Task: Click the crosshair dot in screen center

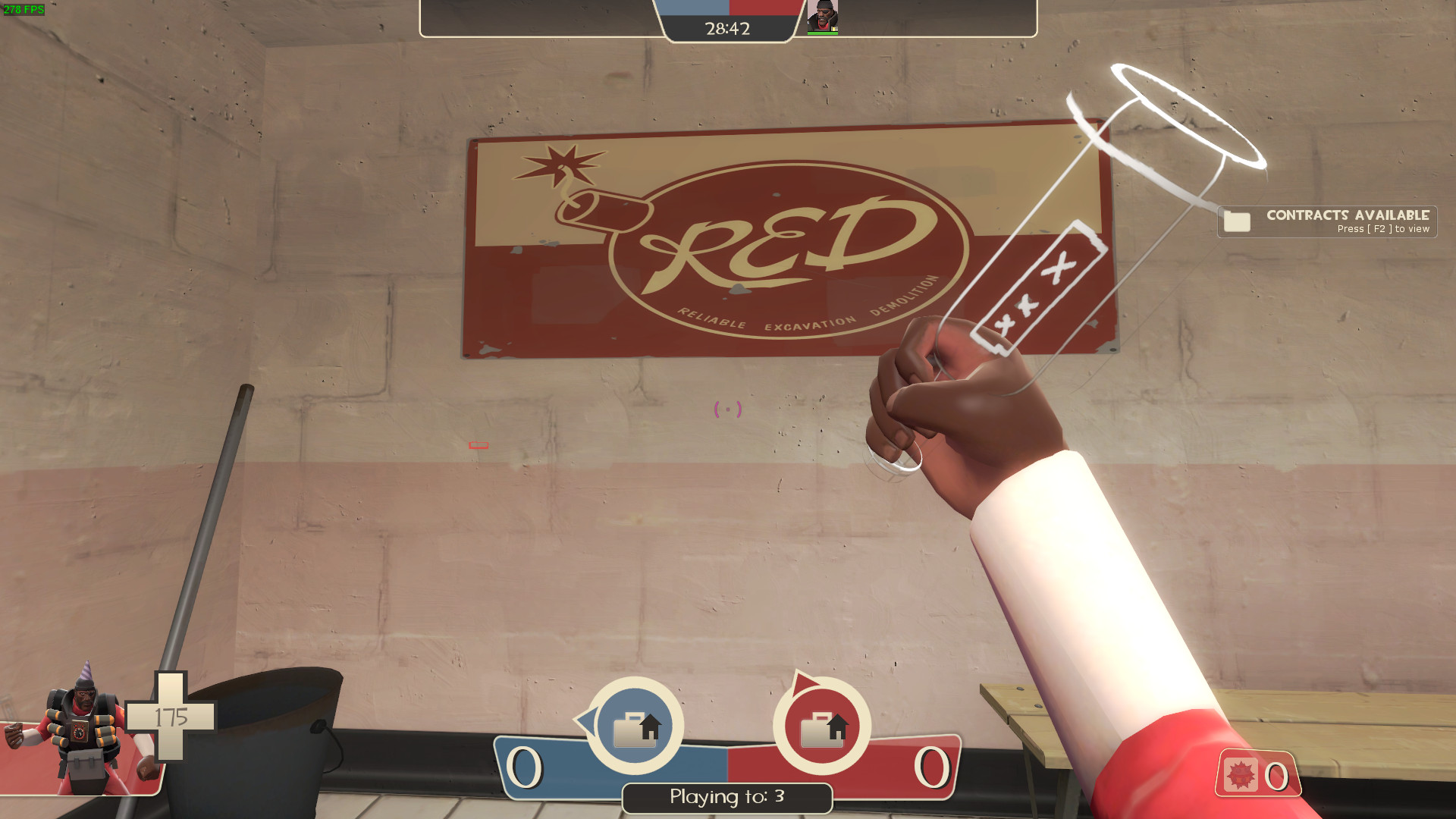Action: (728, 409)
